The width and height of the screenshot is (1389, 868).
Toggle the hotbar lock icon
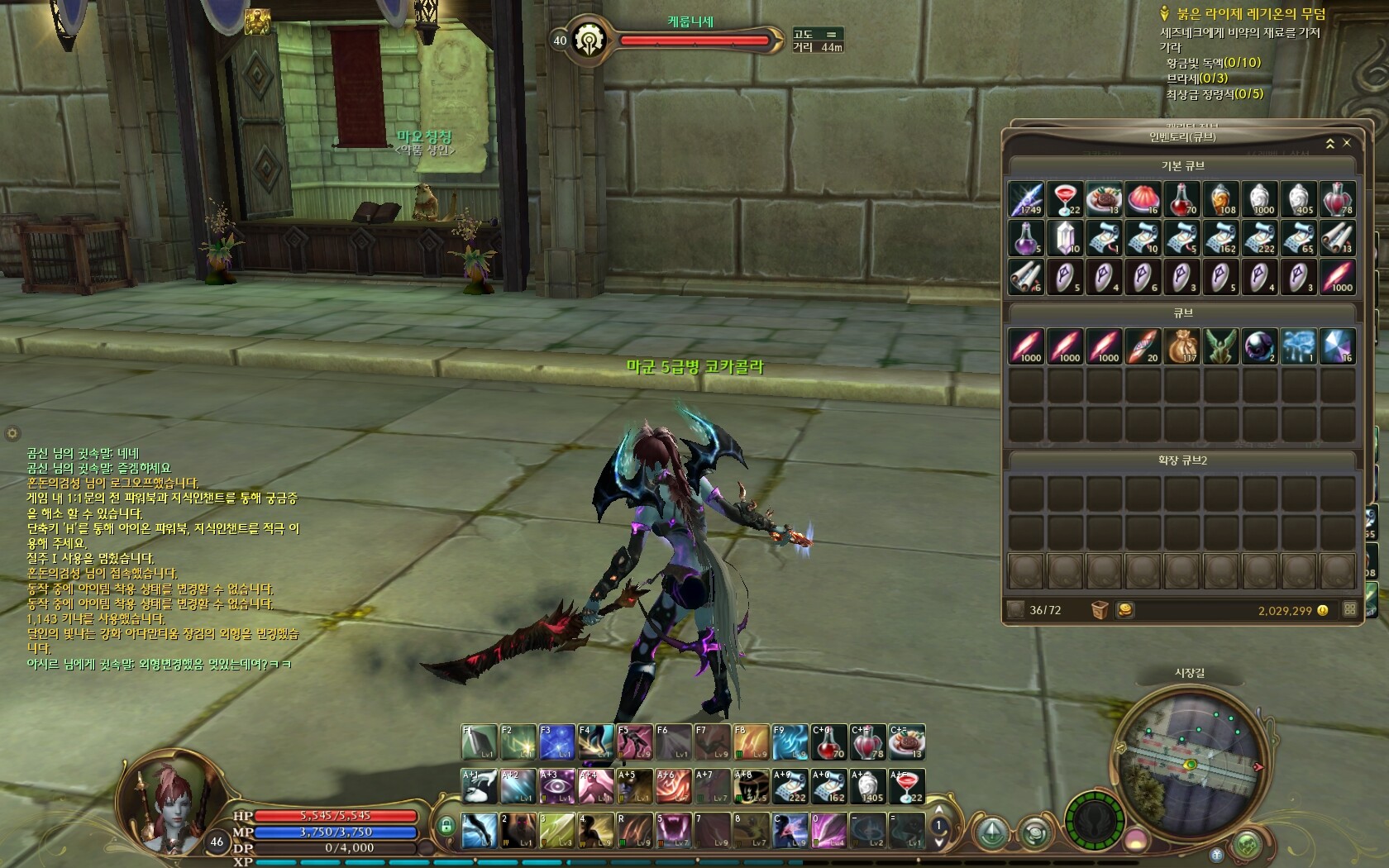[446, 825]
